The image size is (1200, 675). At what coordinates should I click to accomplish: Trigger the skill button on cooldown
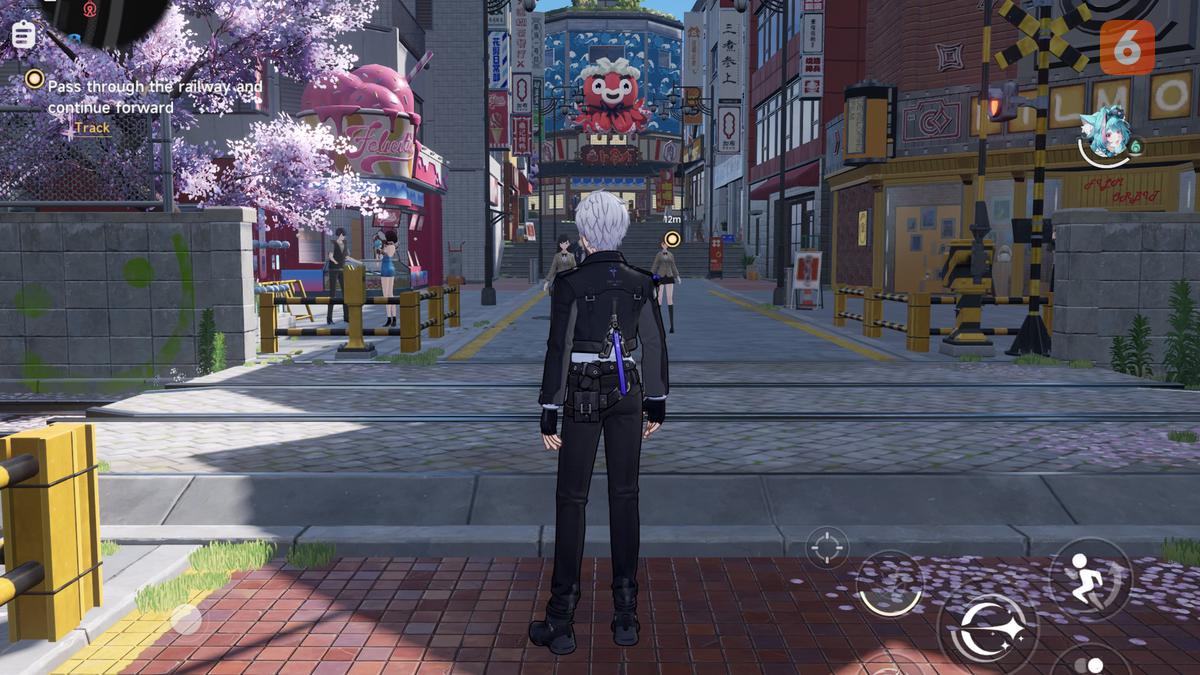(889, 584)
